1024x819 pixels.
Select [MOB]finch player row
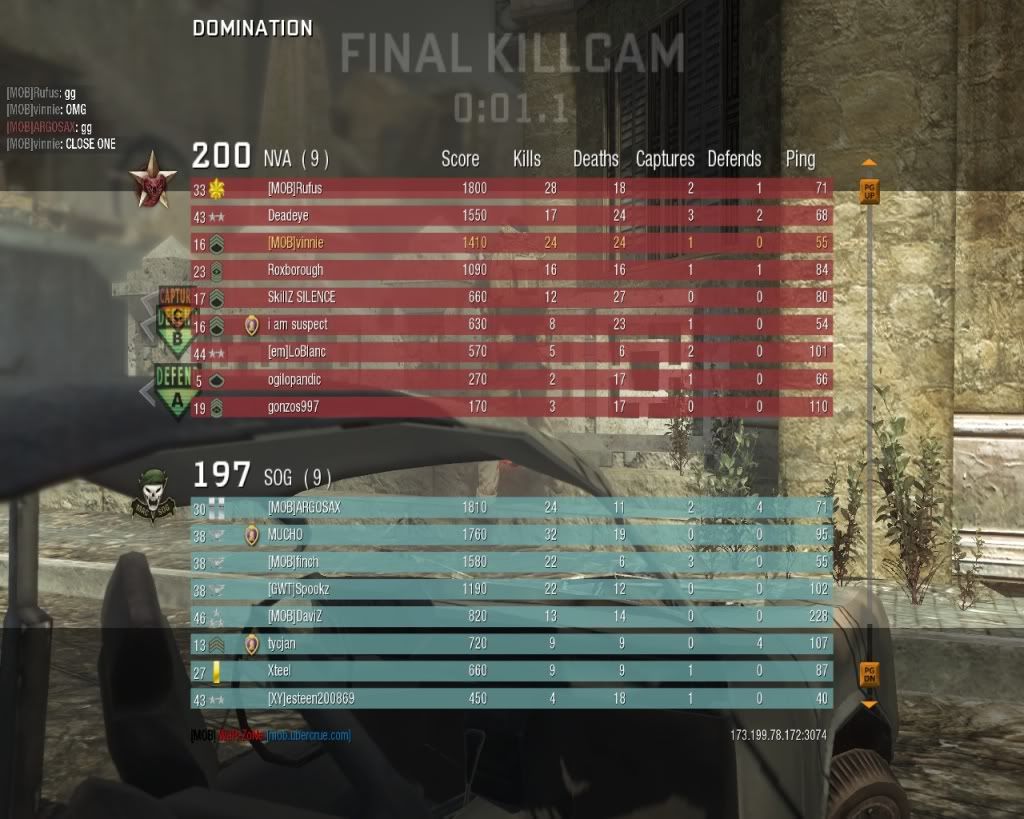511,562
